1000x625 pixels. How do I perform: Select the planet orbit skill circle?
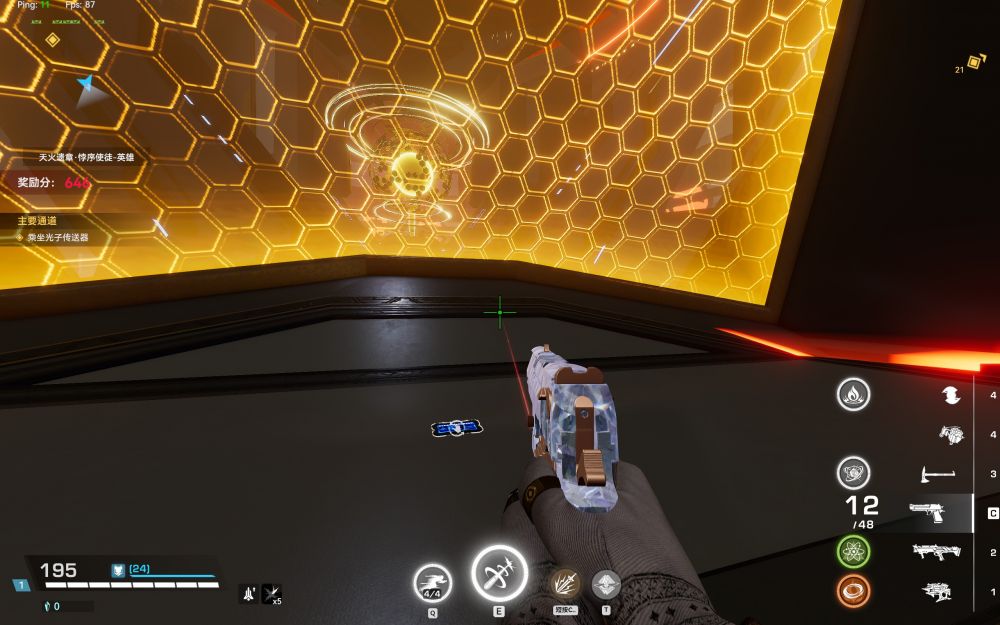[853, 472]
